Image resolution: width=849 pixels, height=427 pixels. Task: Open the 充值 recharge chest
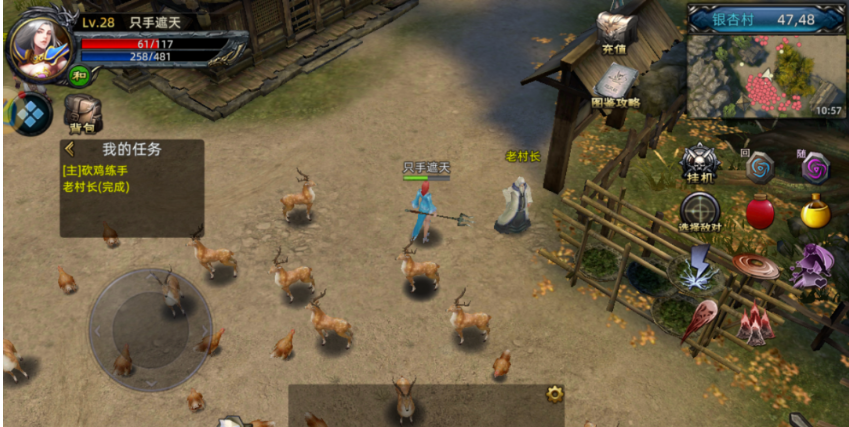pos(614,32)
